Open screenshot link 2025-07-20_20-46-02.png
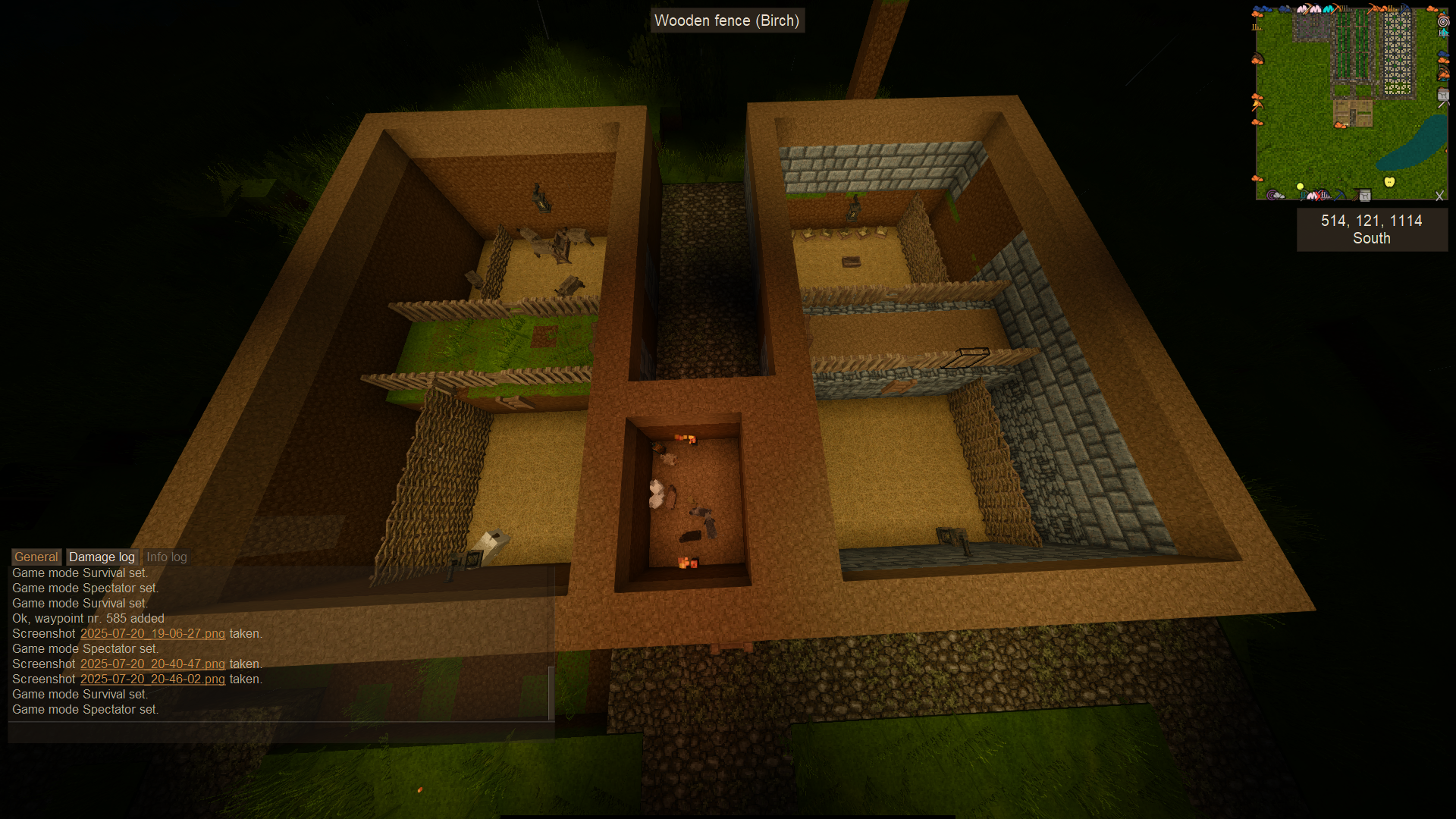The image size is (1456, 819). [x=152, y=679]
